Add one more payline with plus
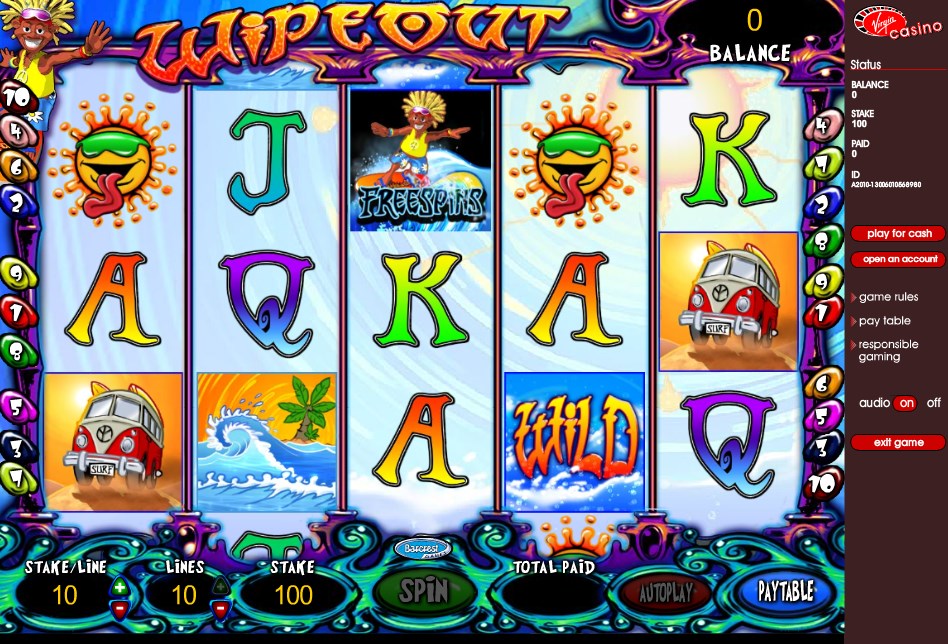 (x=221, y=586)
